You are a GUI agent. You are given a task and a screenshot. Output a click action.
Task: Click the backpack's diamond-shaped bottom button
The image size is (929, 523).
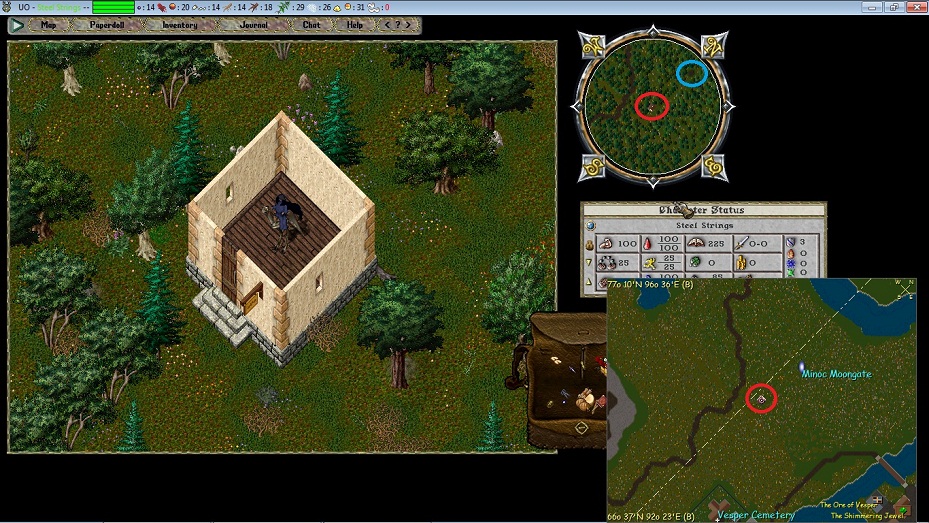[x=581, y=428]
